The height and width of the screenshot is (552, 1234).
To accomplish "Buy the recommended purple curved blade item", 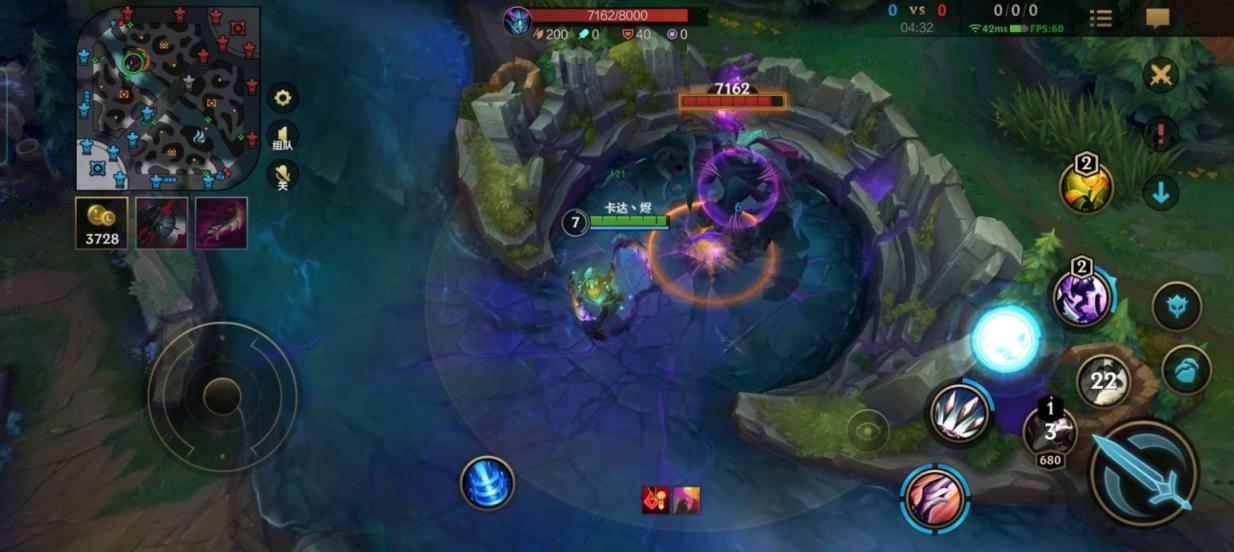I will (221, 222).
